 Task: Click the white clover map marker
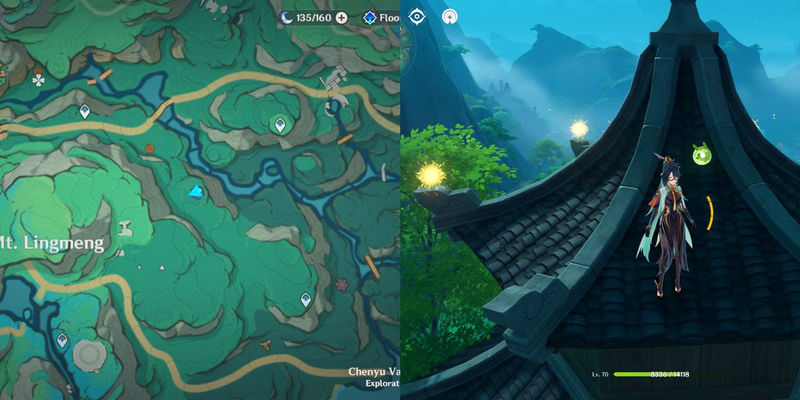click(38, 75)
